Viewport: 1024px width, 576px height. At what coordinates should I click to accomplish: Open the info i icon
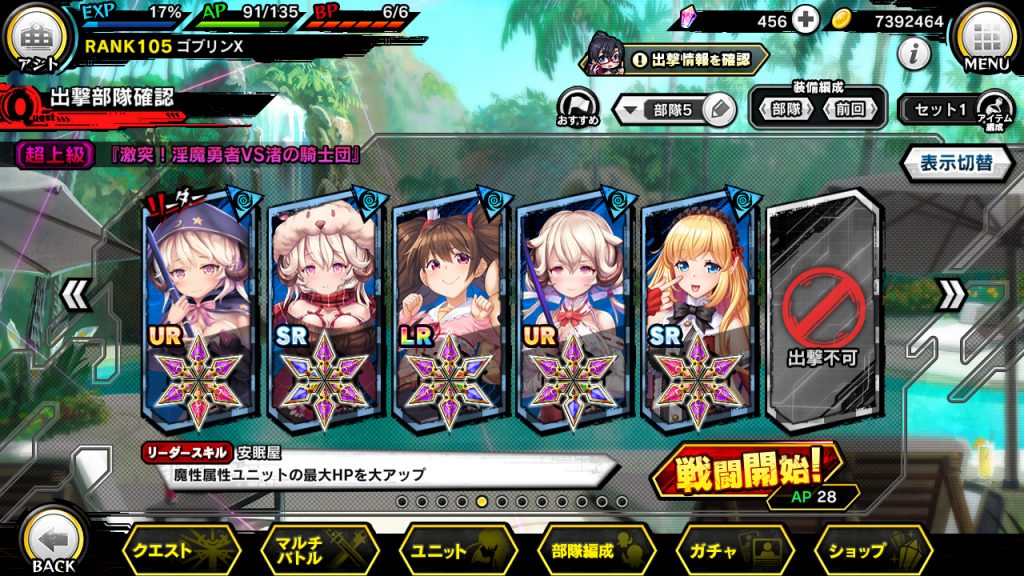(913, 55)
